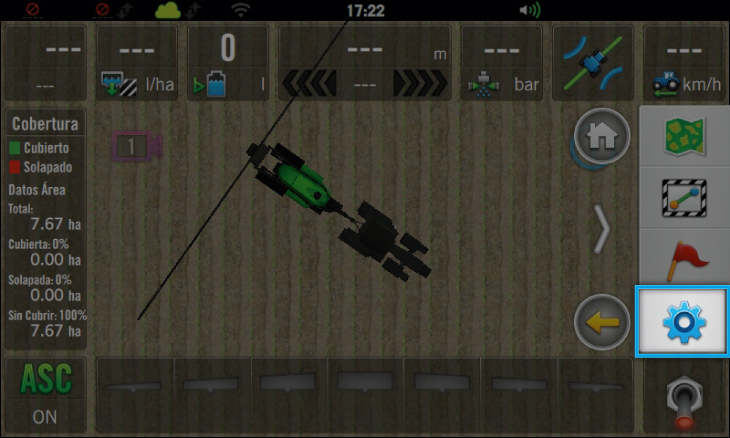730x438 pixels.
Task: Select the tank volume tile
Action: [228, 63]
